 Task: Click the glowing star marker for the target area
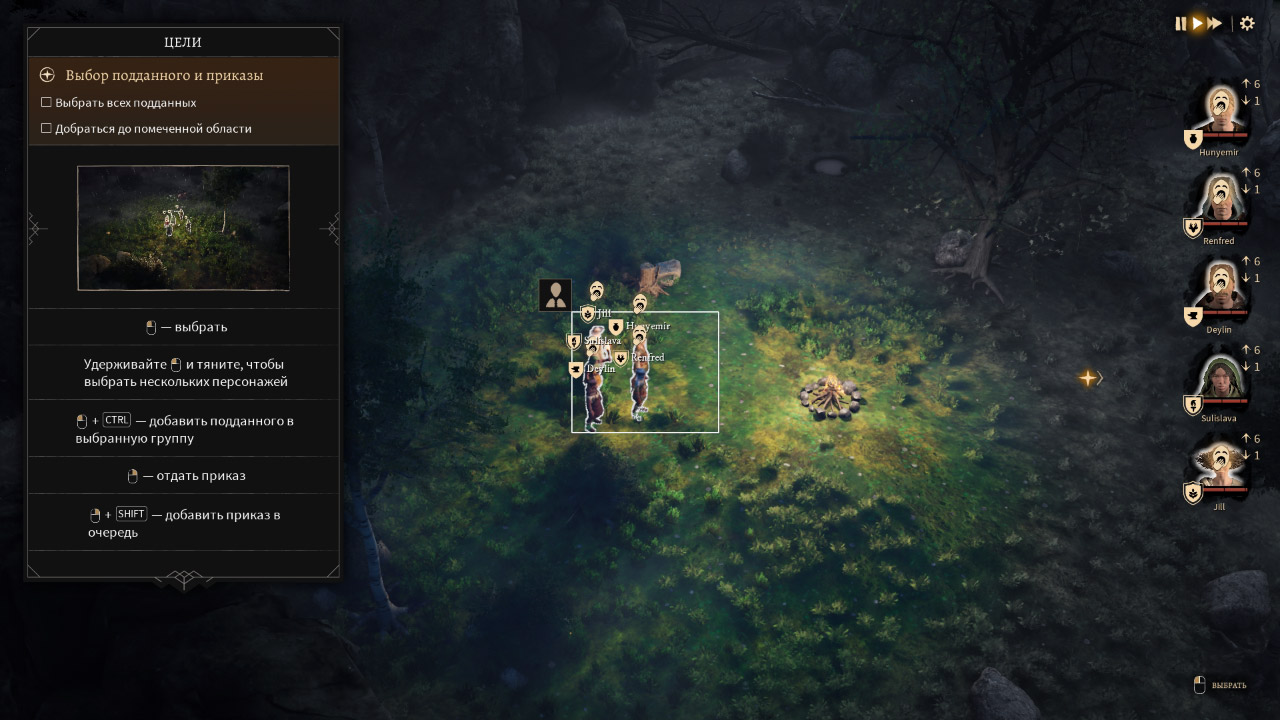pyautogui.click(x=1088, y=378)
